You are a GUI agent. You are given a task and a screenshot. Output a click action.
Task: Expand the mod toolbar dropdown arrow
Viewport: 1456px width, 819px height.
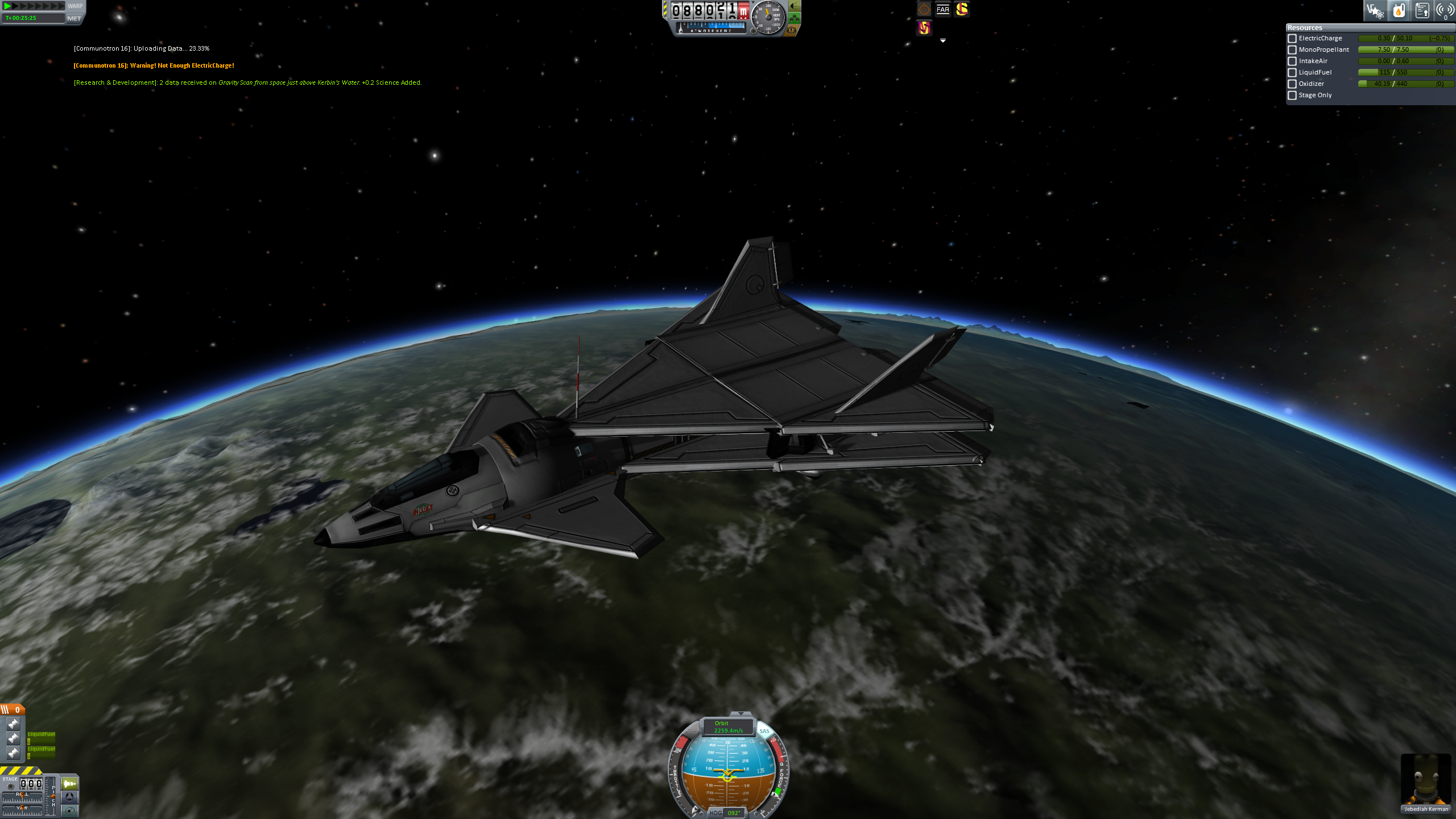point(943,41)
